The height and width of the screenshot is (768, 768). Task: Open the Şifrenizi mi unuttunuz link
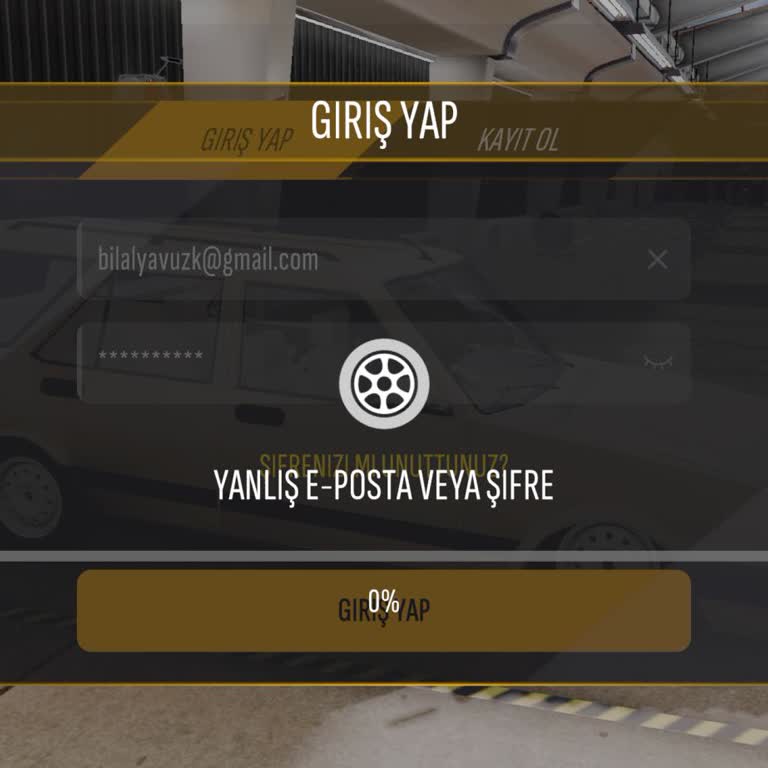coord(384,464)
